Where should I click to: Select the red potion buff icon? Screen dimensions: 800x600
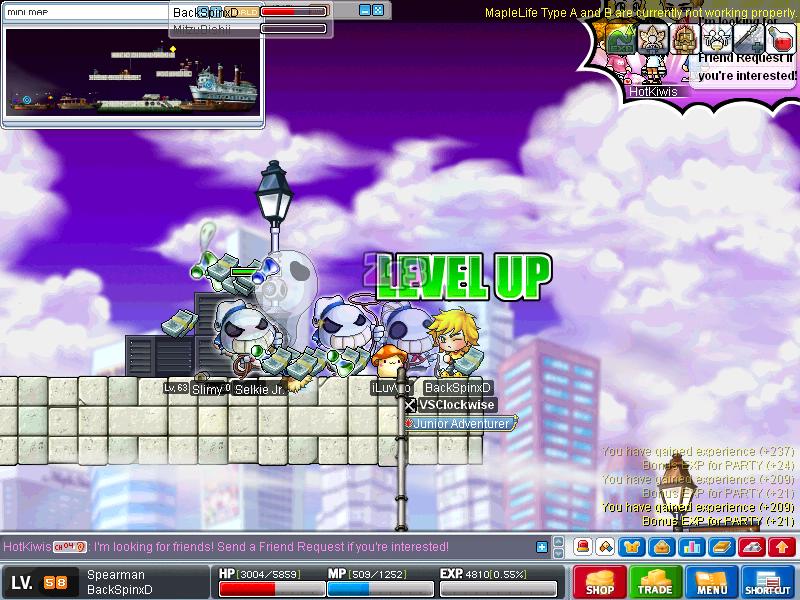coord(780,39)
